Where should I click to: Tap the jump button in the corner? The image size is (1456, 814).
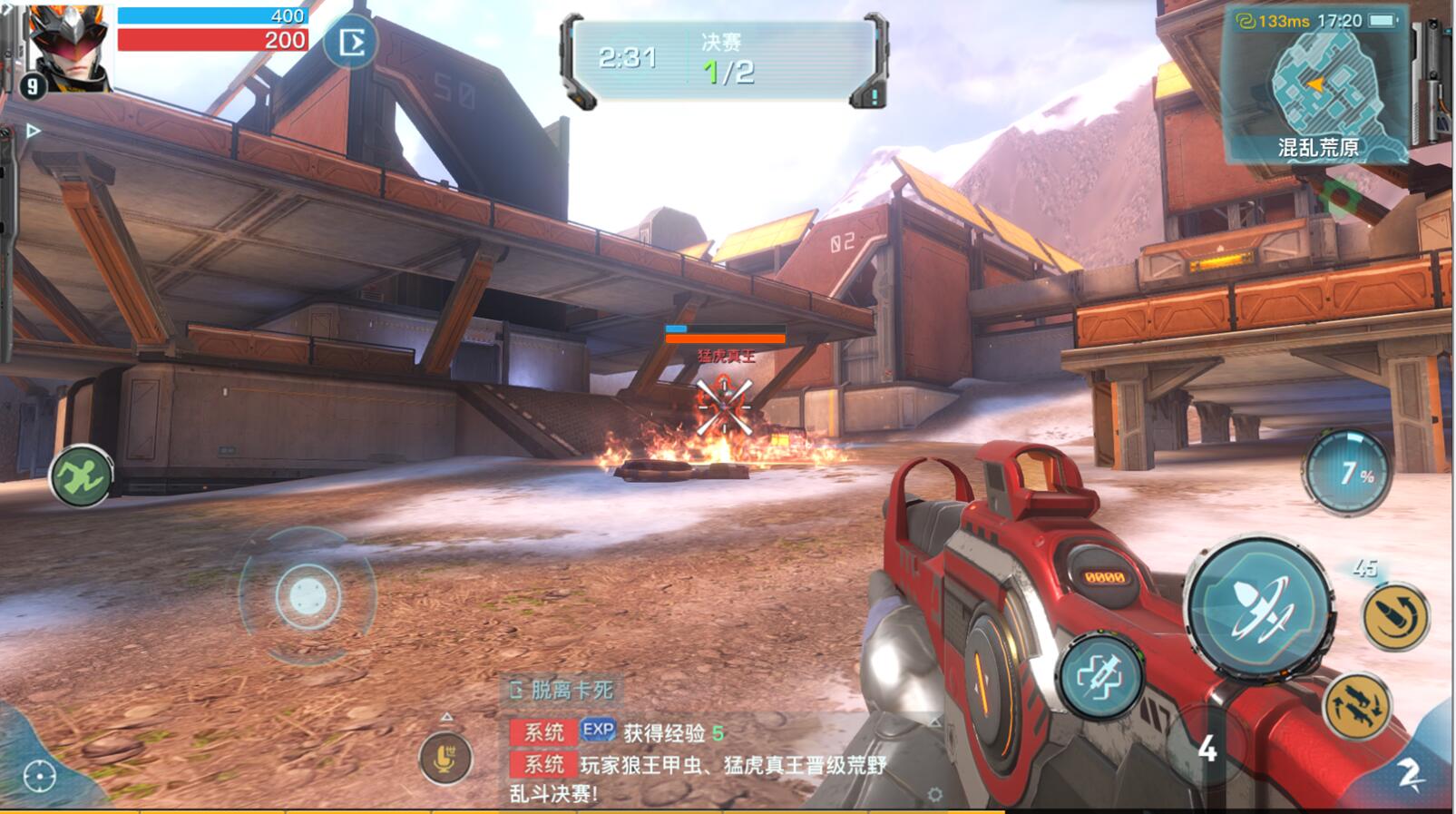[x=1409, y=773]
